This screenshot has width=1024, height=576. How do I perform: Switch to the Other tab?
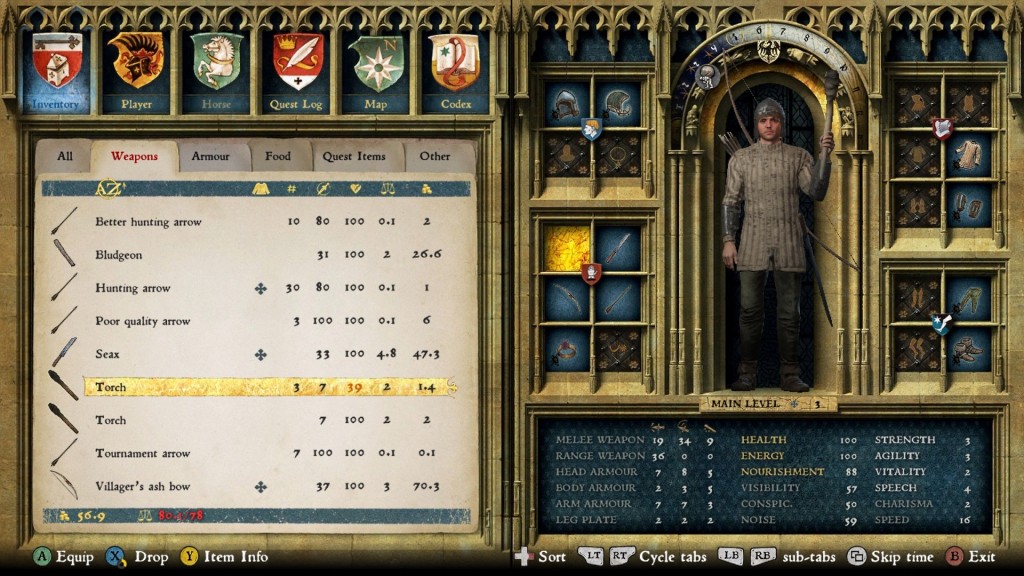point(435,156)
